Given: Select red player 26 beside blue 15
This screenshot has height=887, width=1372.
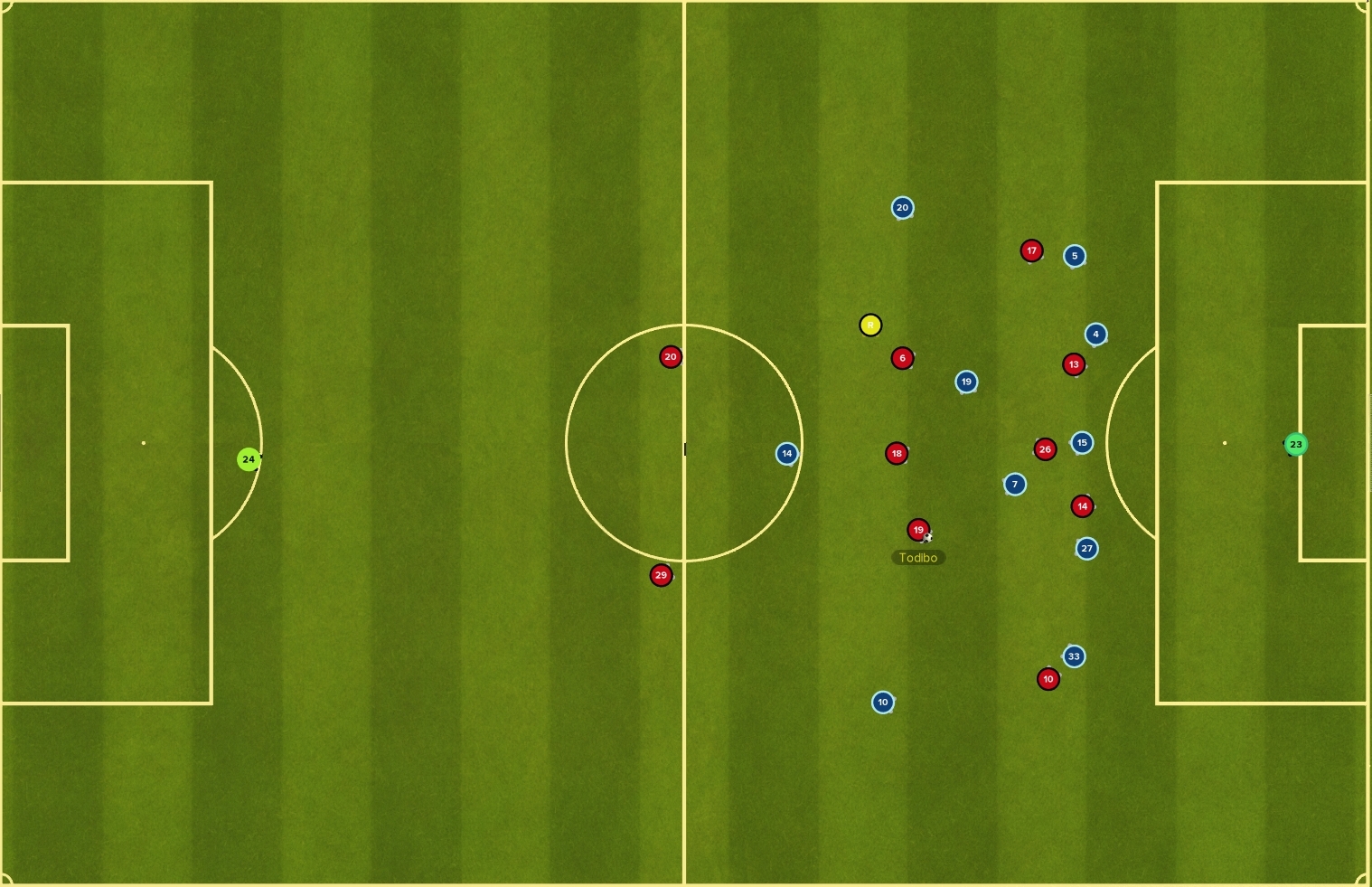Looking at the screenshot, I should coord(1045,448).
